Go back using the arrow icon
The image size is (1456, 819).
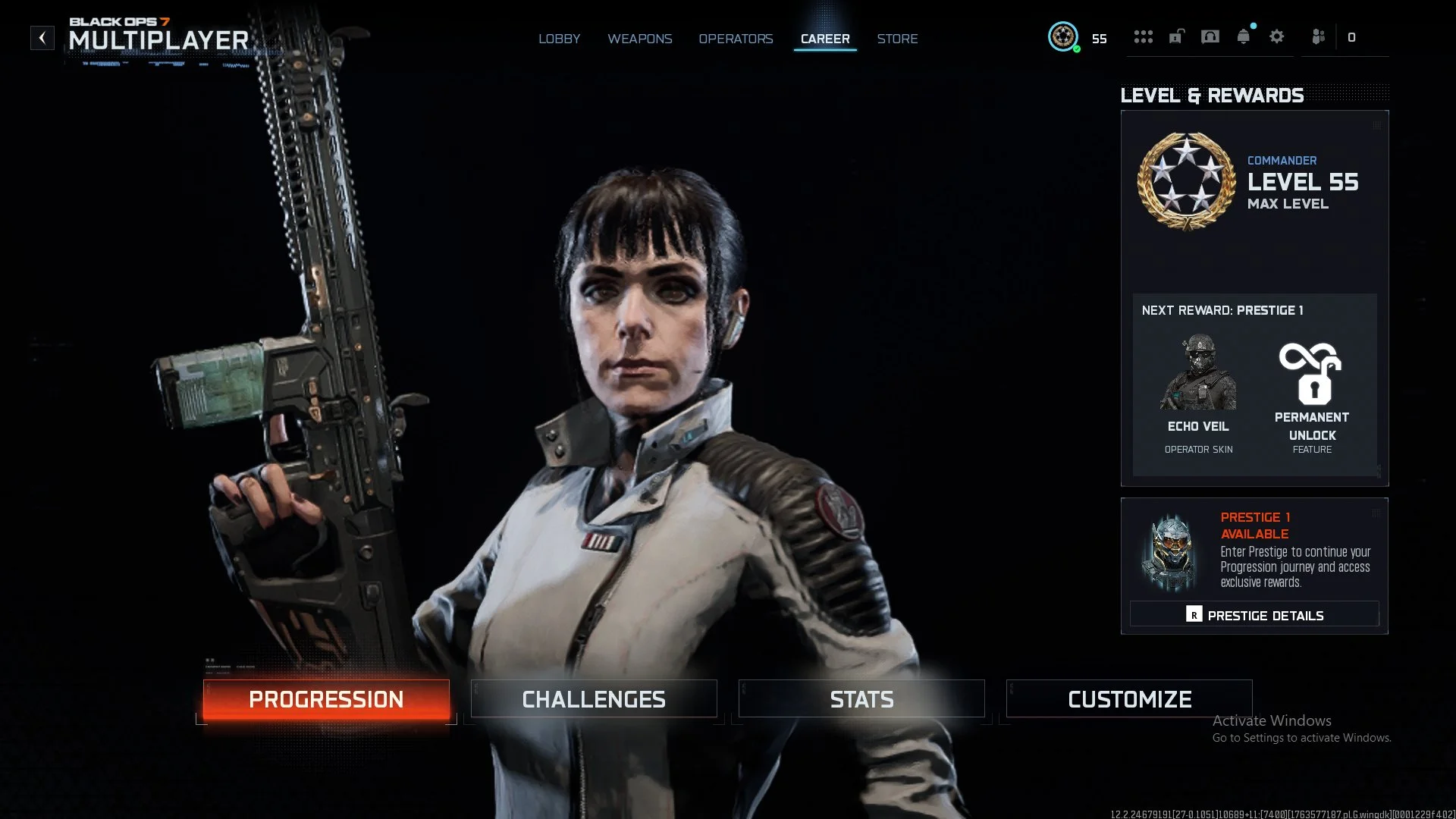pos(42,36)
